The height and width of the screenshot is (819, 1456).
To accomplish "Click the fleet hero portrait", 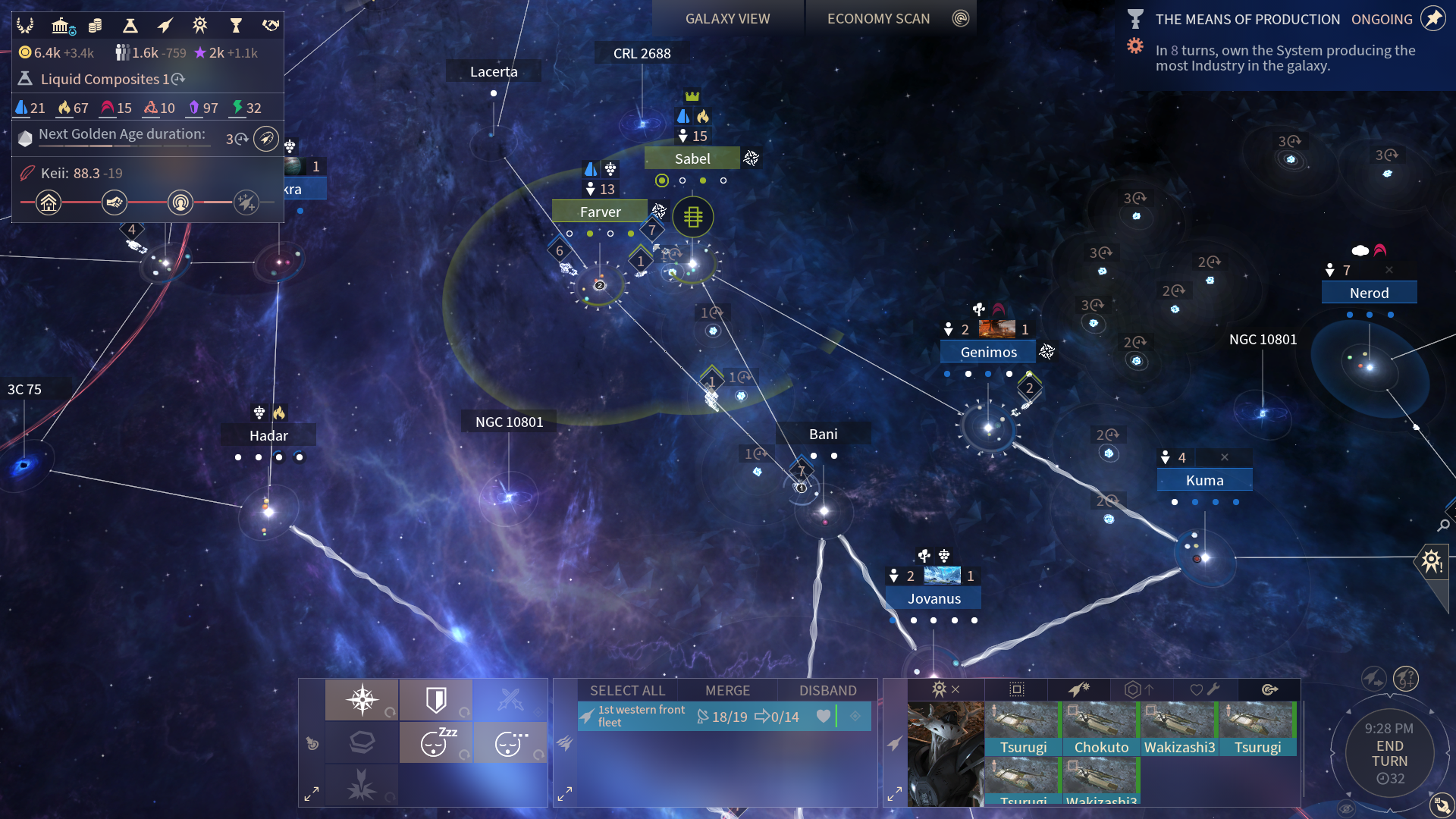I will pos(945,754).
